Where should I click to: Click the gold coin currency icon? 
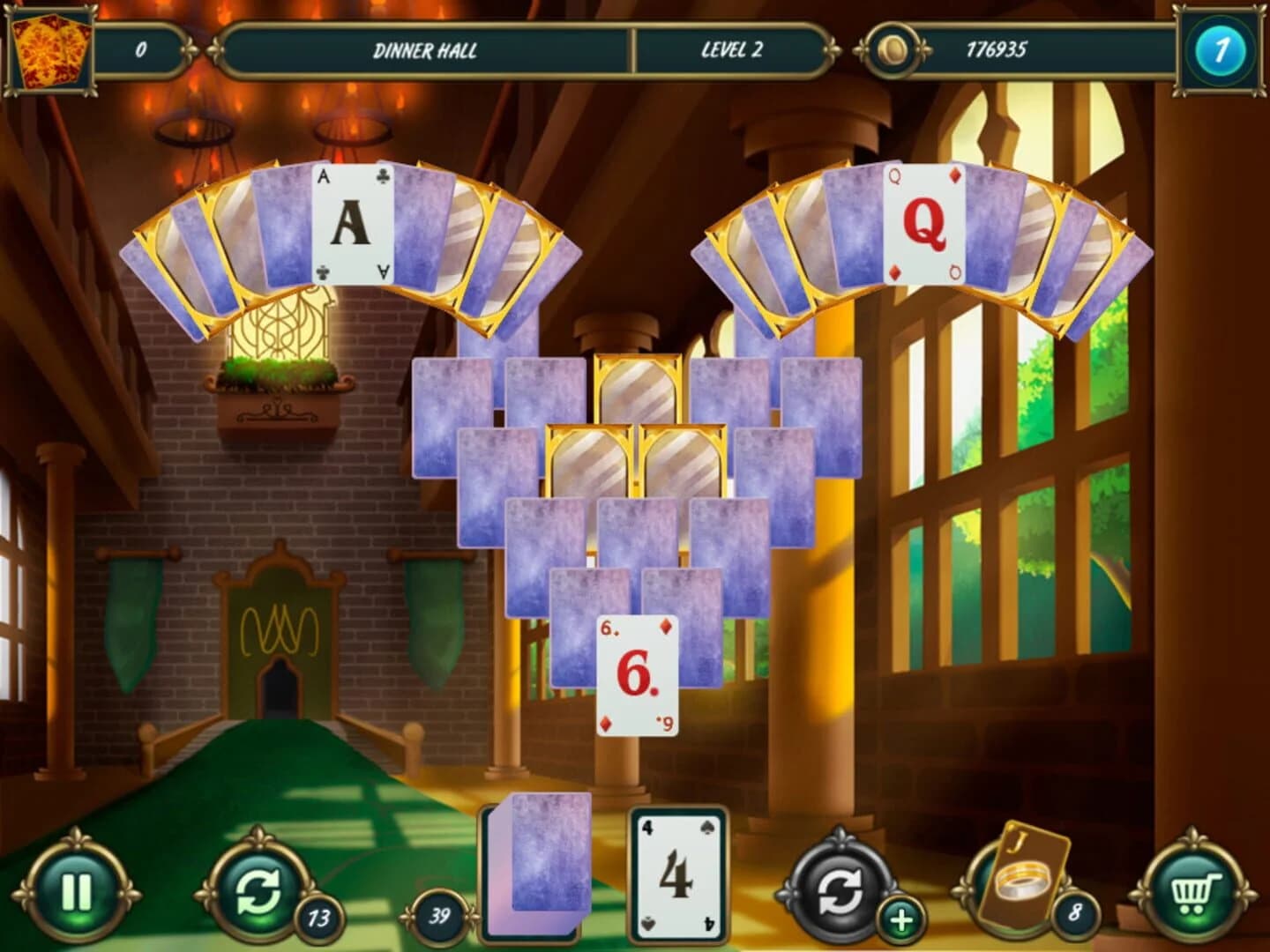coord(894,51)
